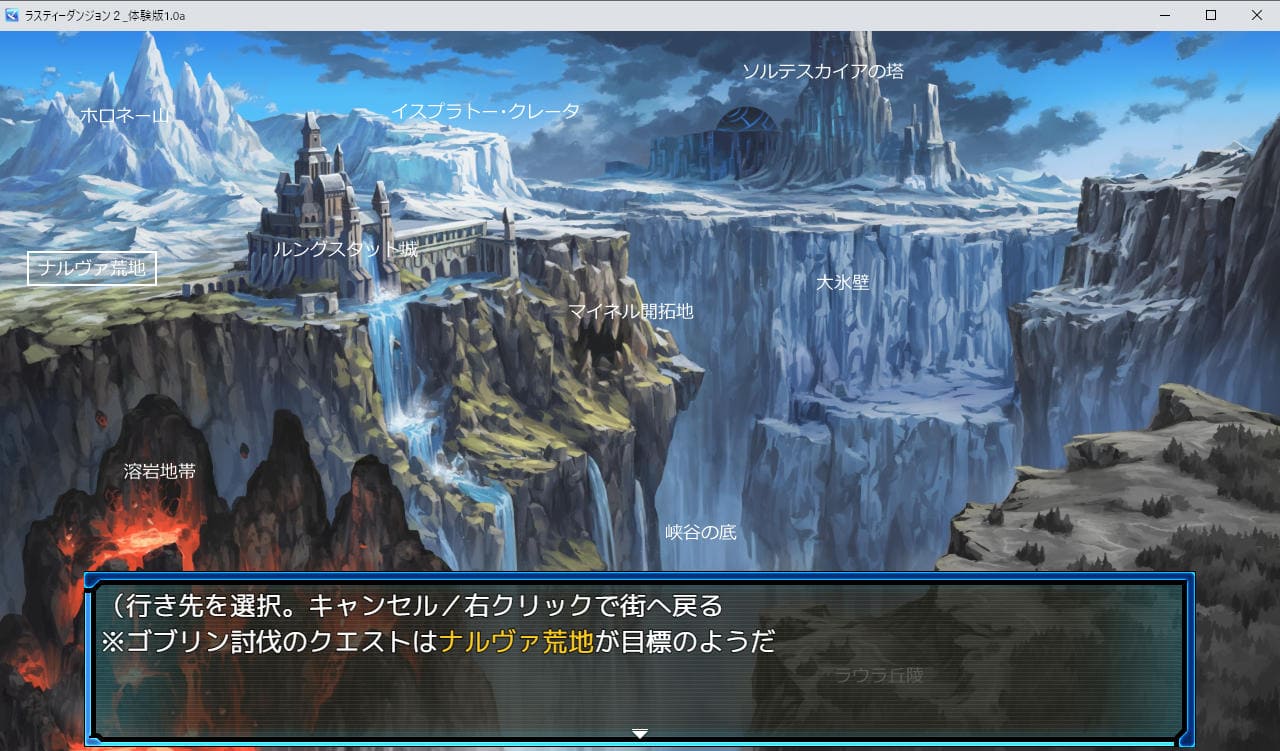Select マイネル開拓地 on the map
Screen dimensions: 1280x751
pos(630,311)
